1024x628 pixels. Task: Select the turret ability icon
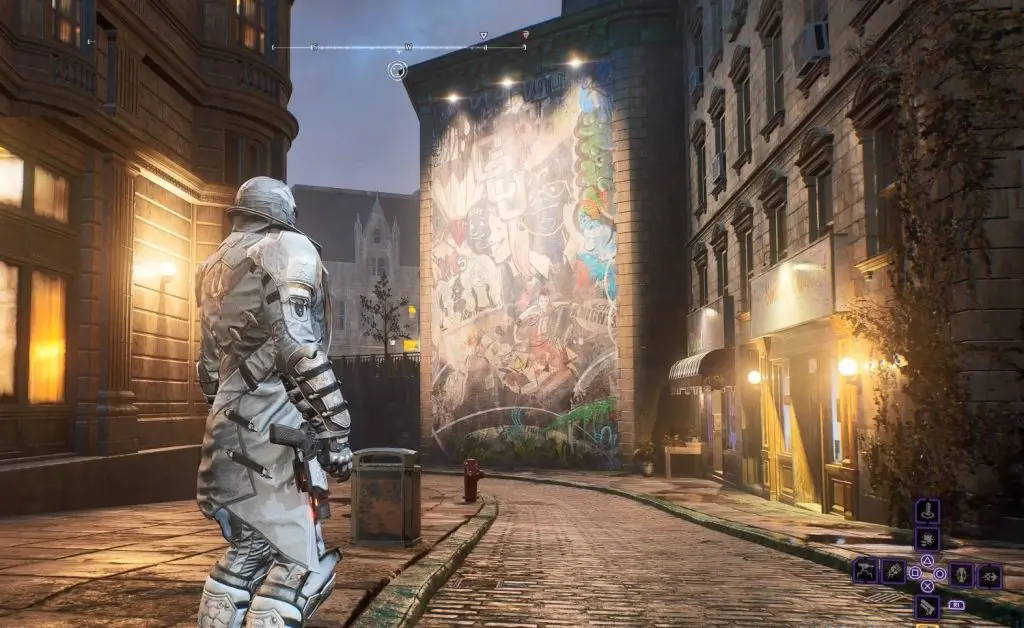tap(866, 572)
